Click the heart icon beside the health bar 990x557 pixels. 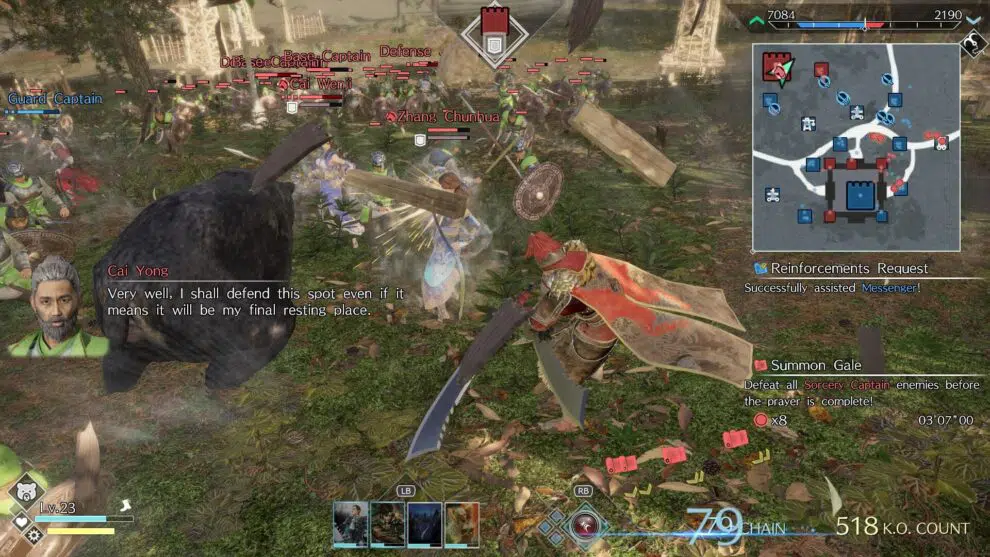21,523
